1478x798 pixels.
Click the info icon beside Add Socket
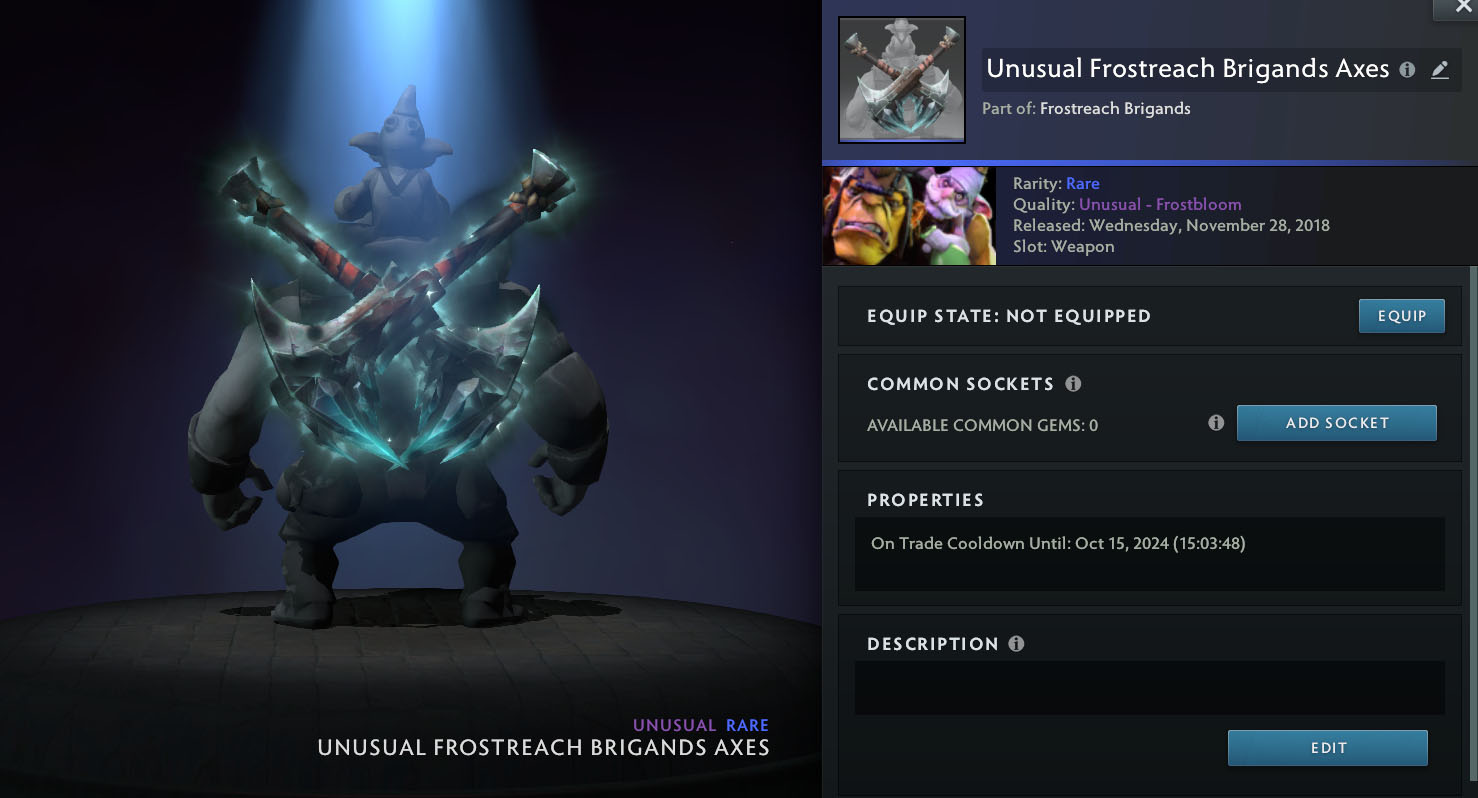pyautogui.click(x=1216, y=423)
